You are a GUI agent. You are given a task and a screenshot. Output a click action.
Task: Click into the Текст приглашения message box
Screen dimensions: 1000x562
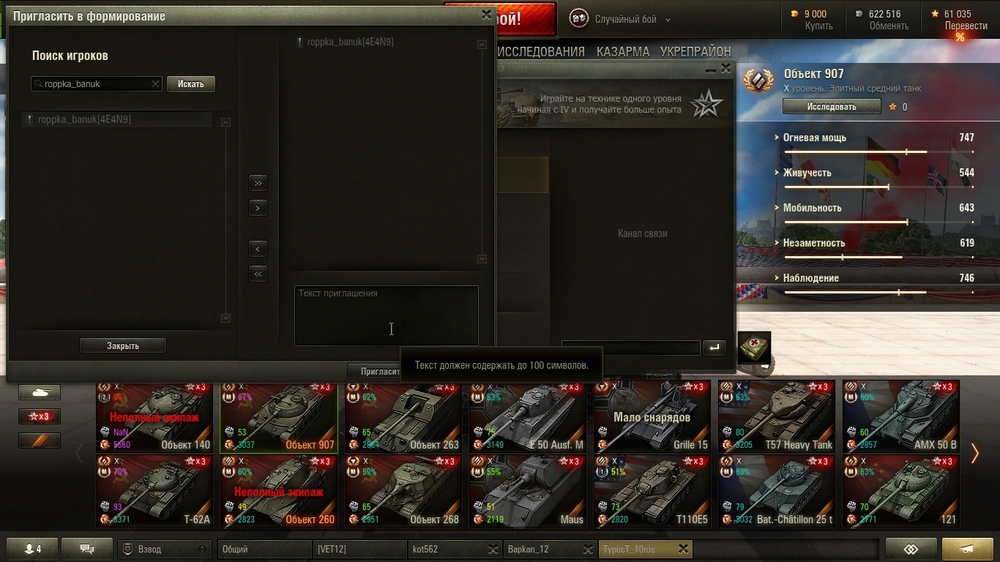point(386,315)
